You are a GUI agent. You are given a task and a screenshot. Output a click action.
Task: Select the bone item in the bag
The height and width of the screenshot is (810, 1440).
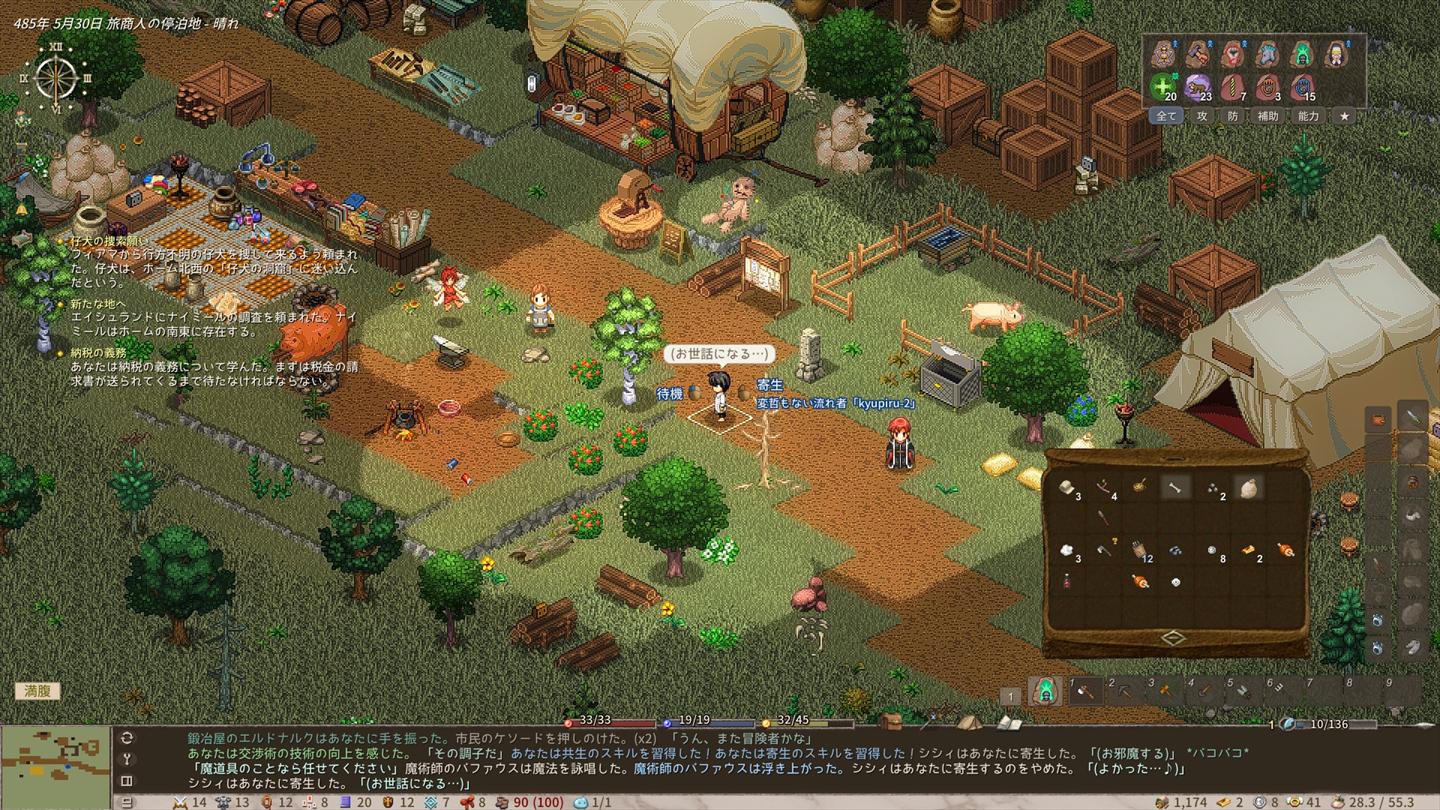(x=1175, y=487)
